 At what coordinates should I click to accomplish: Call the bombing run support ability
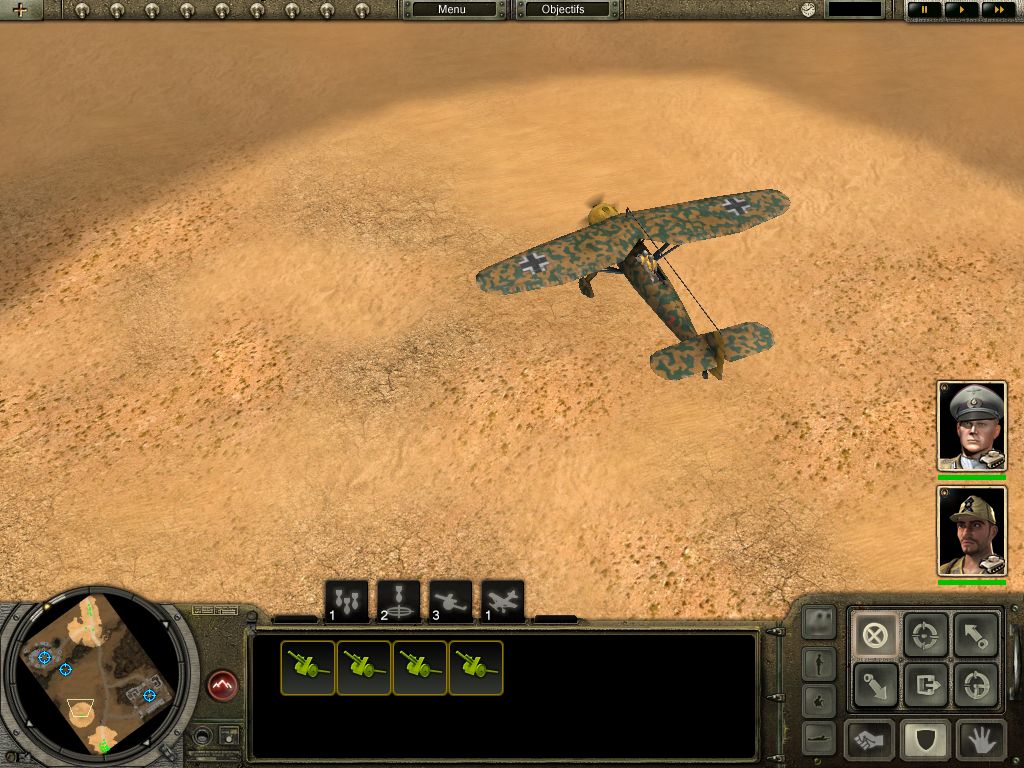coord(347,601)
